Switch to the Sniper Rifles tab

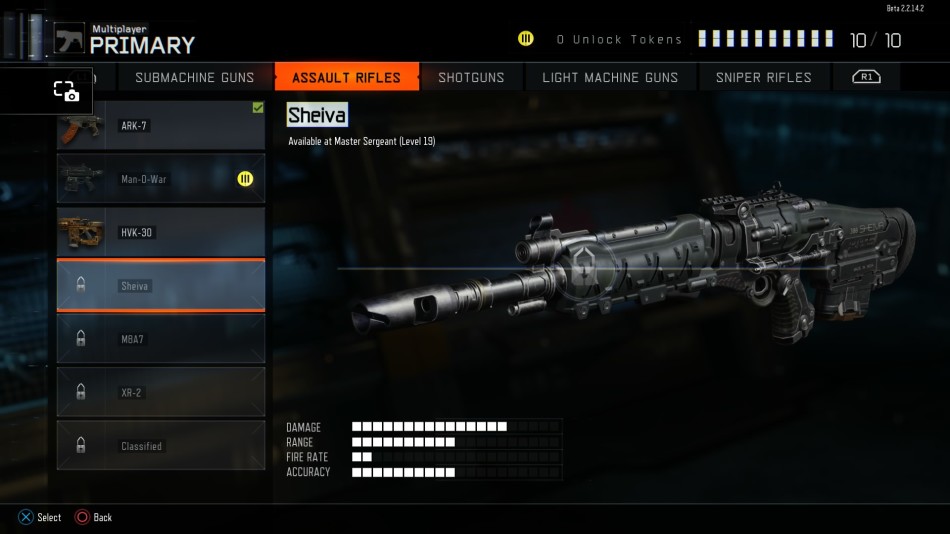pyautogui.click(x=763, y=77)
